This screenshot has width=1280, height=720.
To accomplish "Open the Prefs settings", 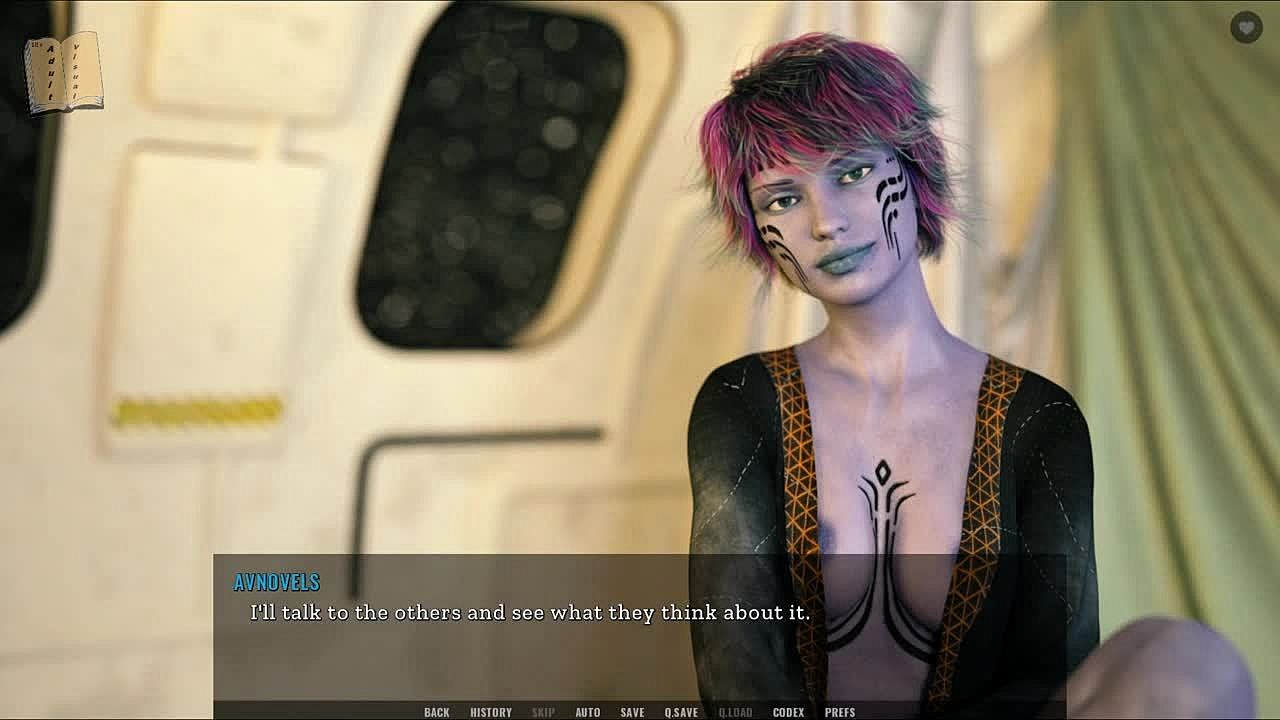I will [x=840, y=712].
